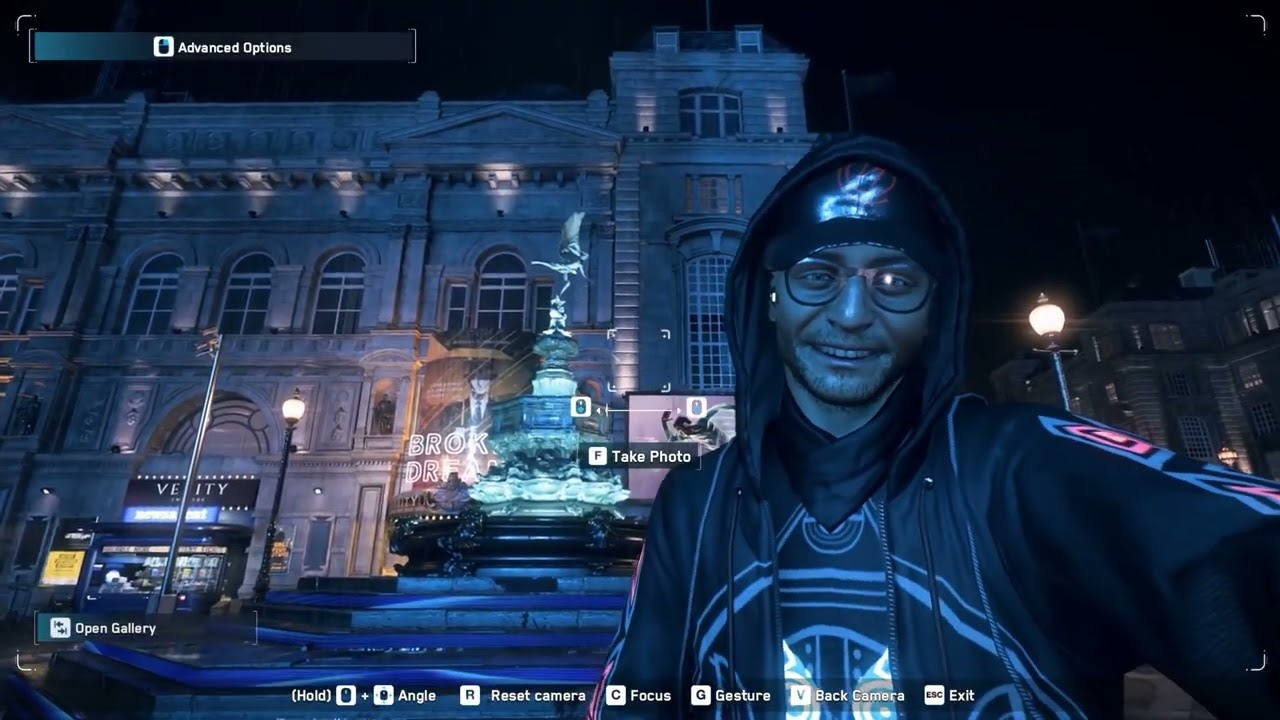
Task: Click the R key icon for Reset camera
Action: (x=469, y=695)
